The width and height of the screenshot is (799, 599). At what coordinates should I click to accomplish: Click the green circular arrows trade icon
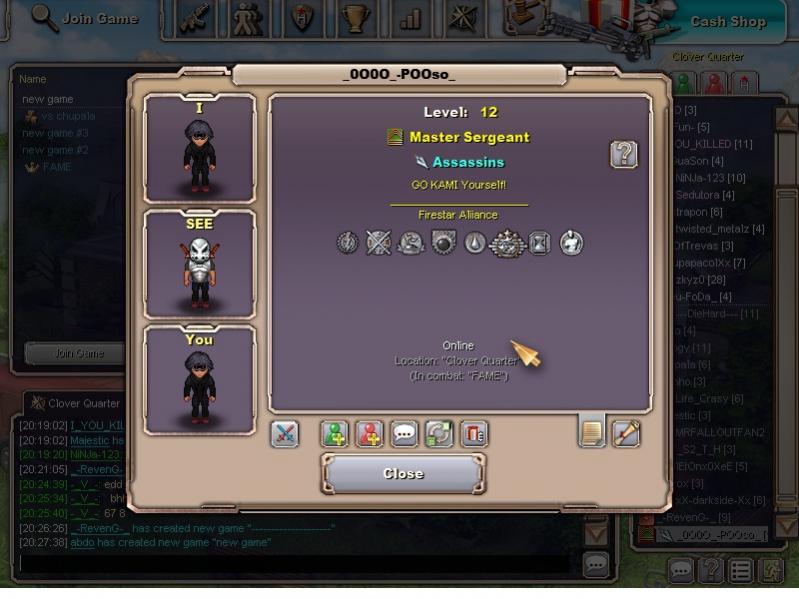pyautogui.click(x=438, y=434)
